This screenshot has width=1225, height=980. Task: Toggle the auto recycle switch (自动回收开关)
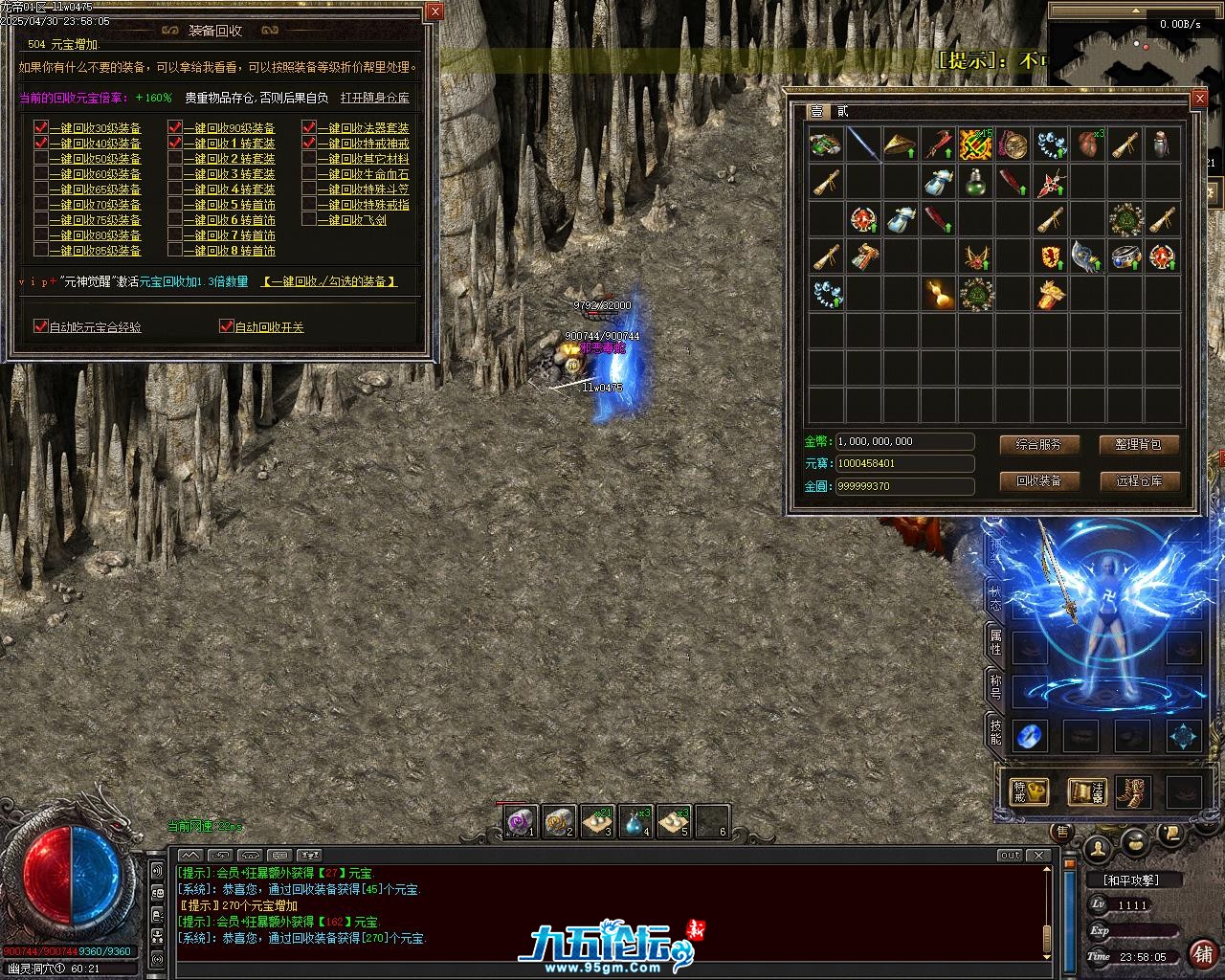click(227, 326)
